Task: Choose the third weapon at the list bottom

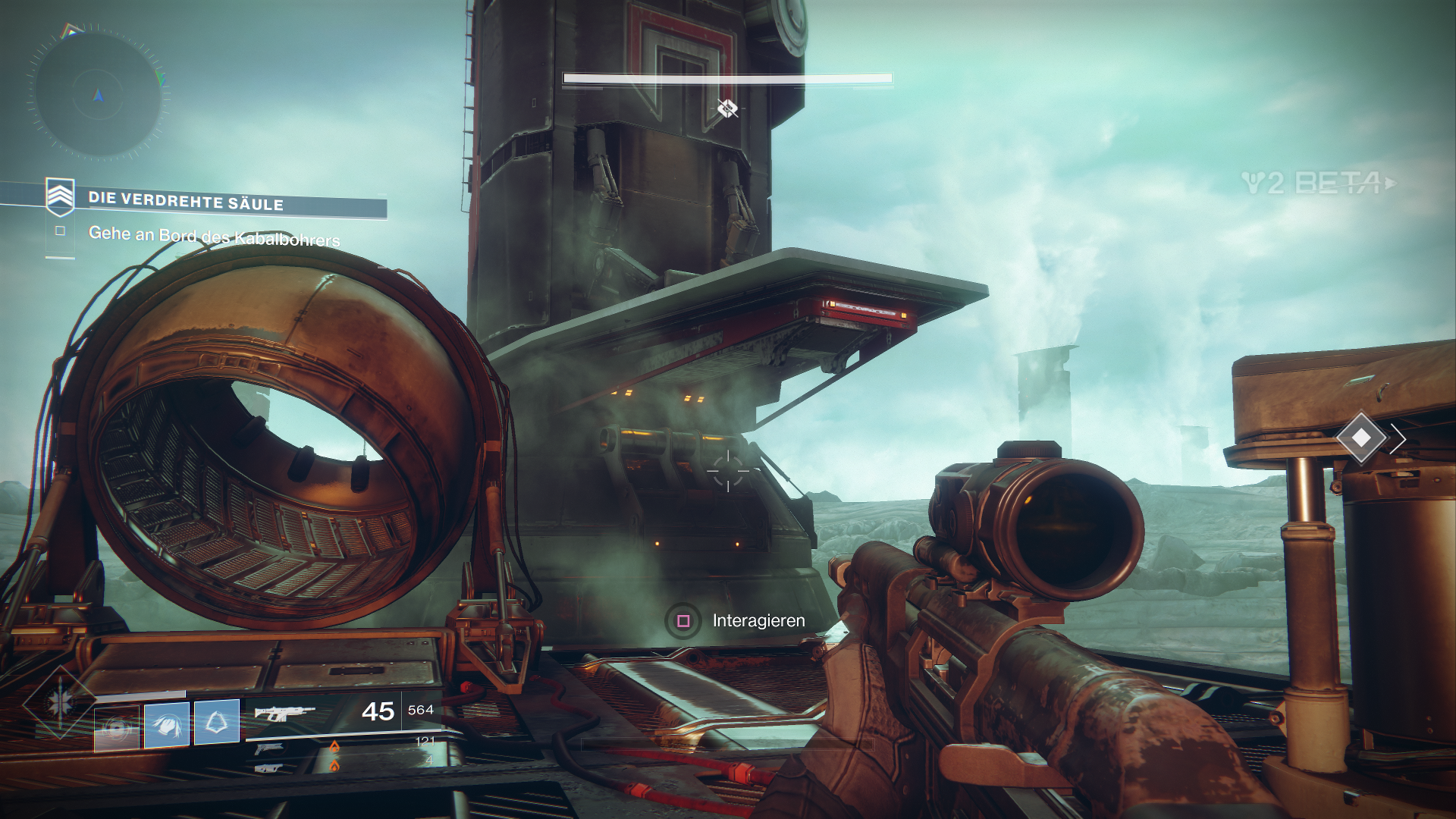Action: pyautogui.click(x=269, y=767)
